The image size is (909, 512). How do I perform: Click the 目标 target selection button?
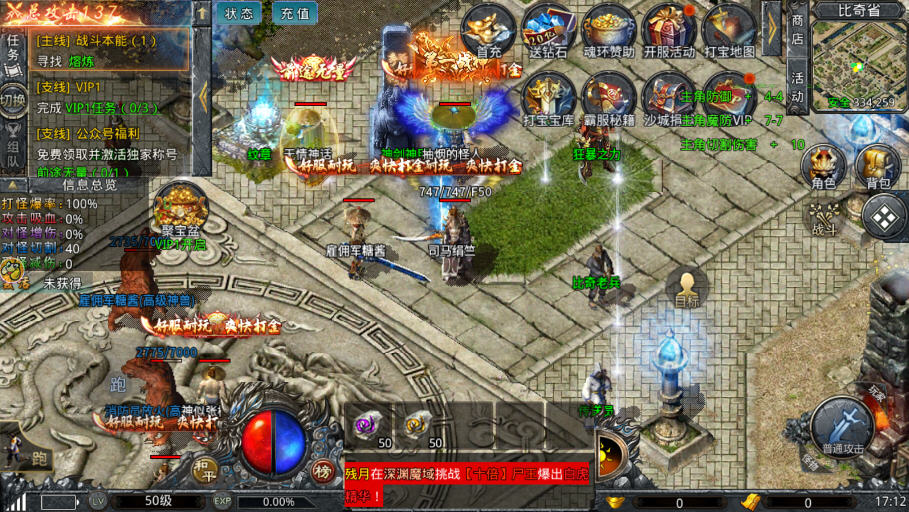coord(687,287)
